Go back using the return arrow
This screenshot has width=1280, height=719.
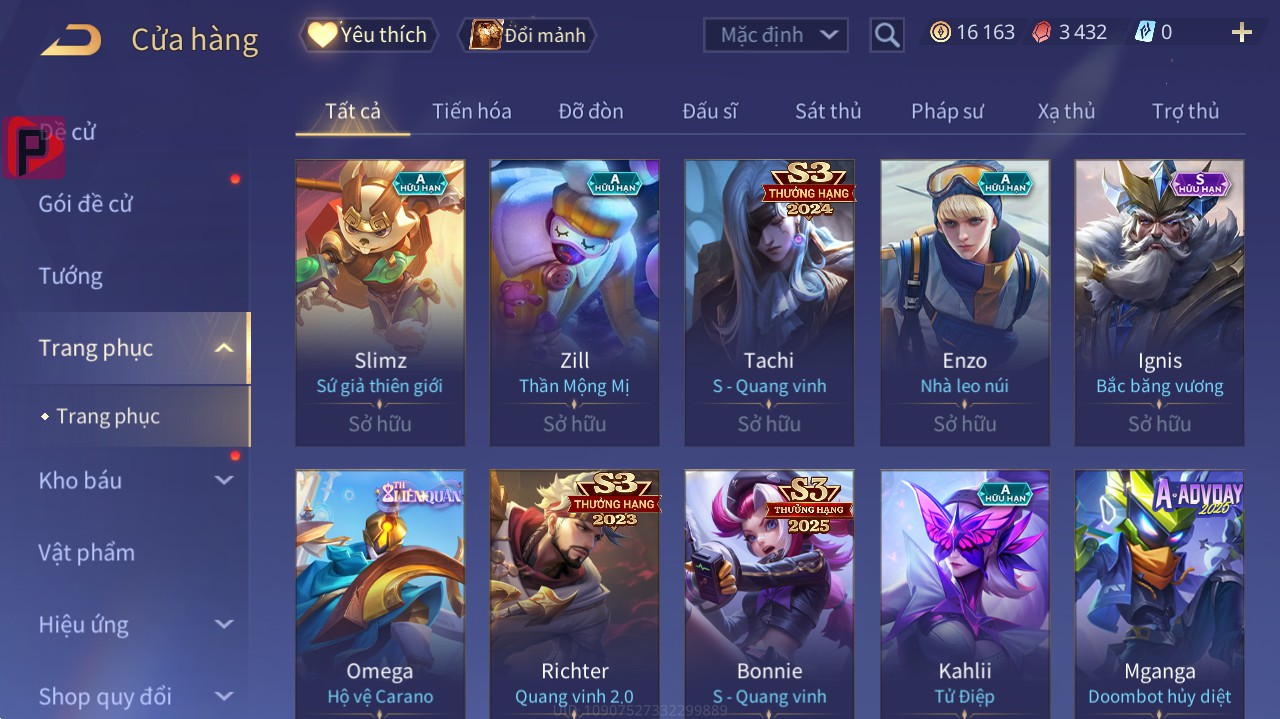[x=71, y=40]
